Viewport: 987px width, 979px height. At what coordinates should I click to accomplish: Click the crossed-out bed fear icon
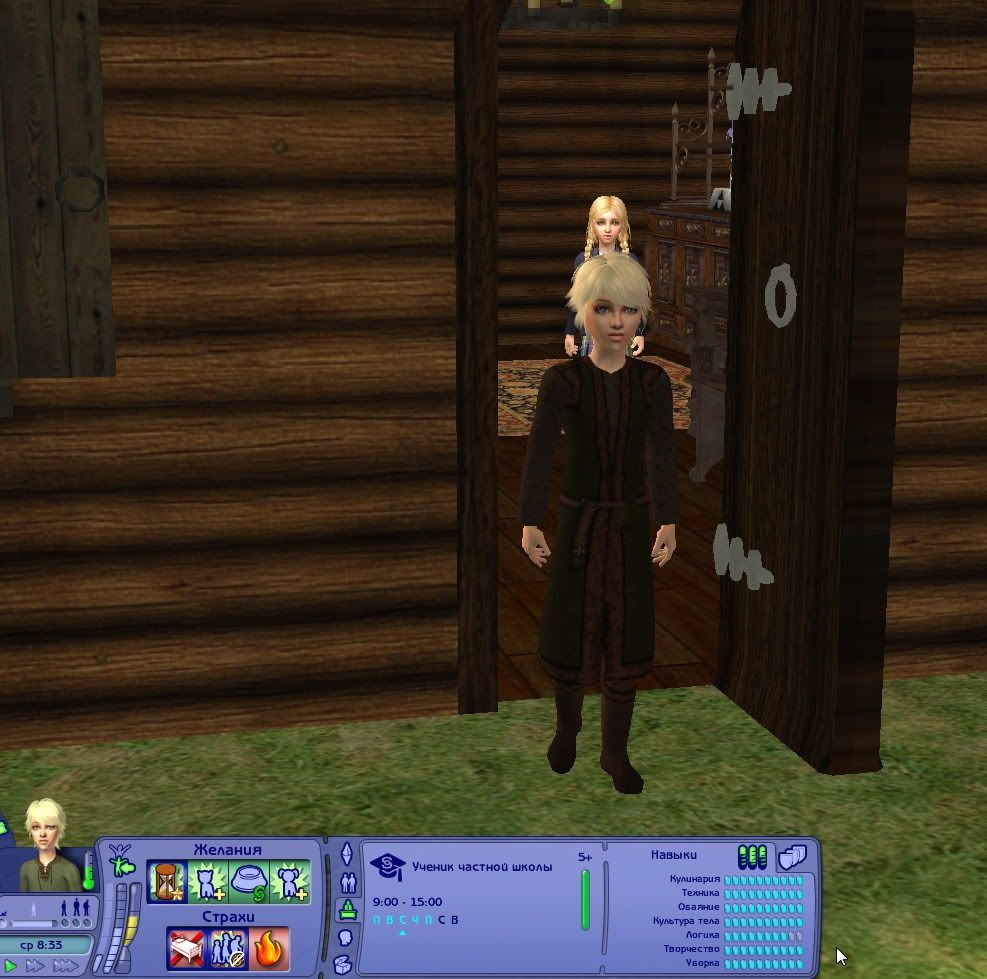click(x=187, y=947)
